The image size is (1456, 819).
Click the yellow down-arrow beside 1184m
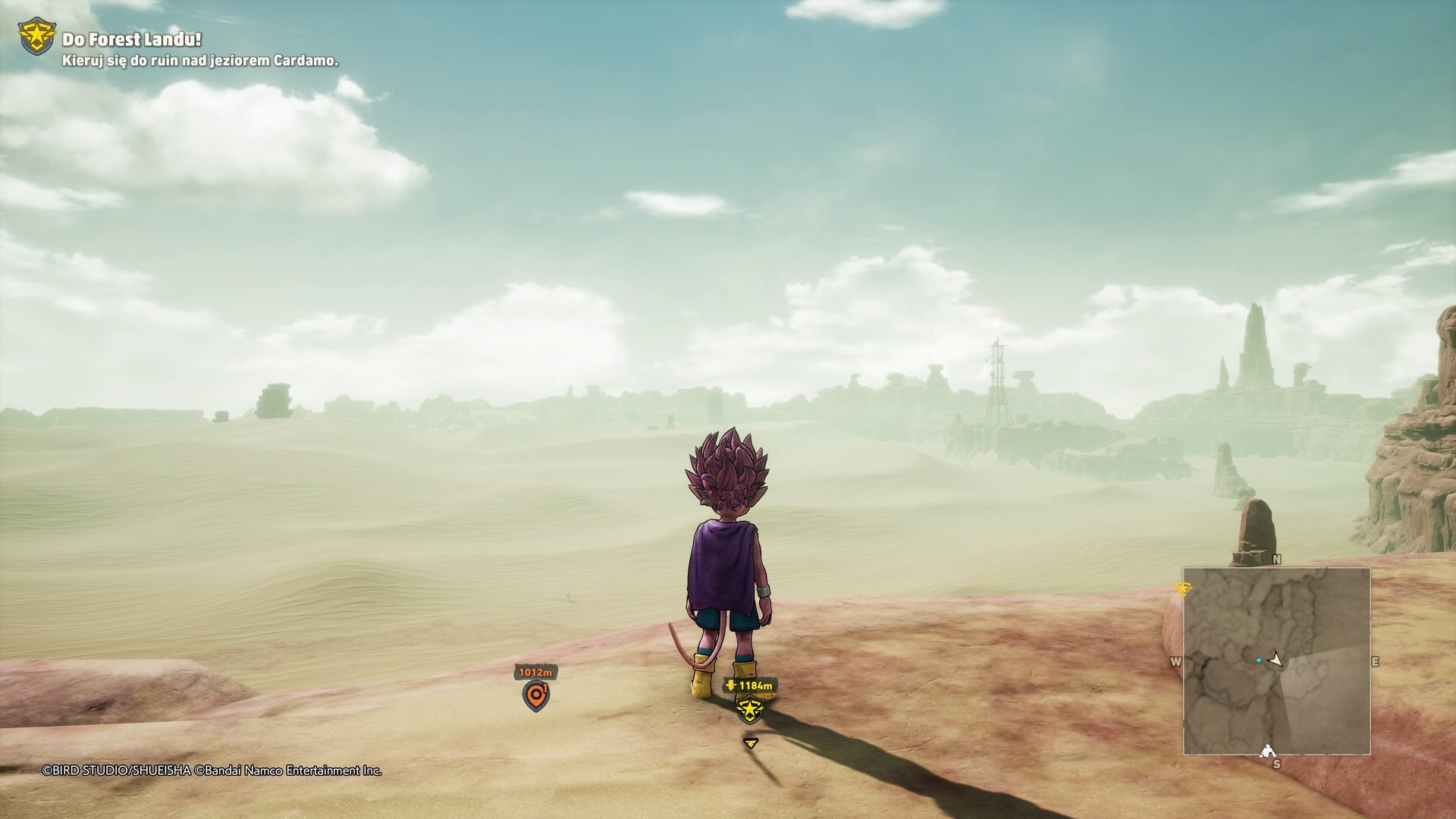click(730, 685)
